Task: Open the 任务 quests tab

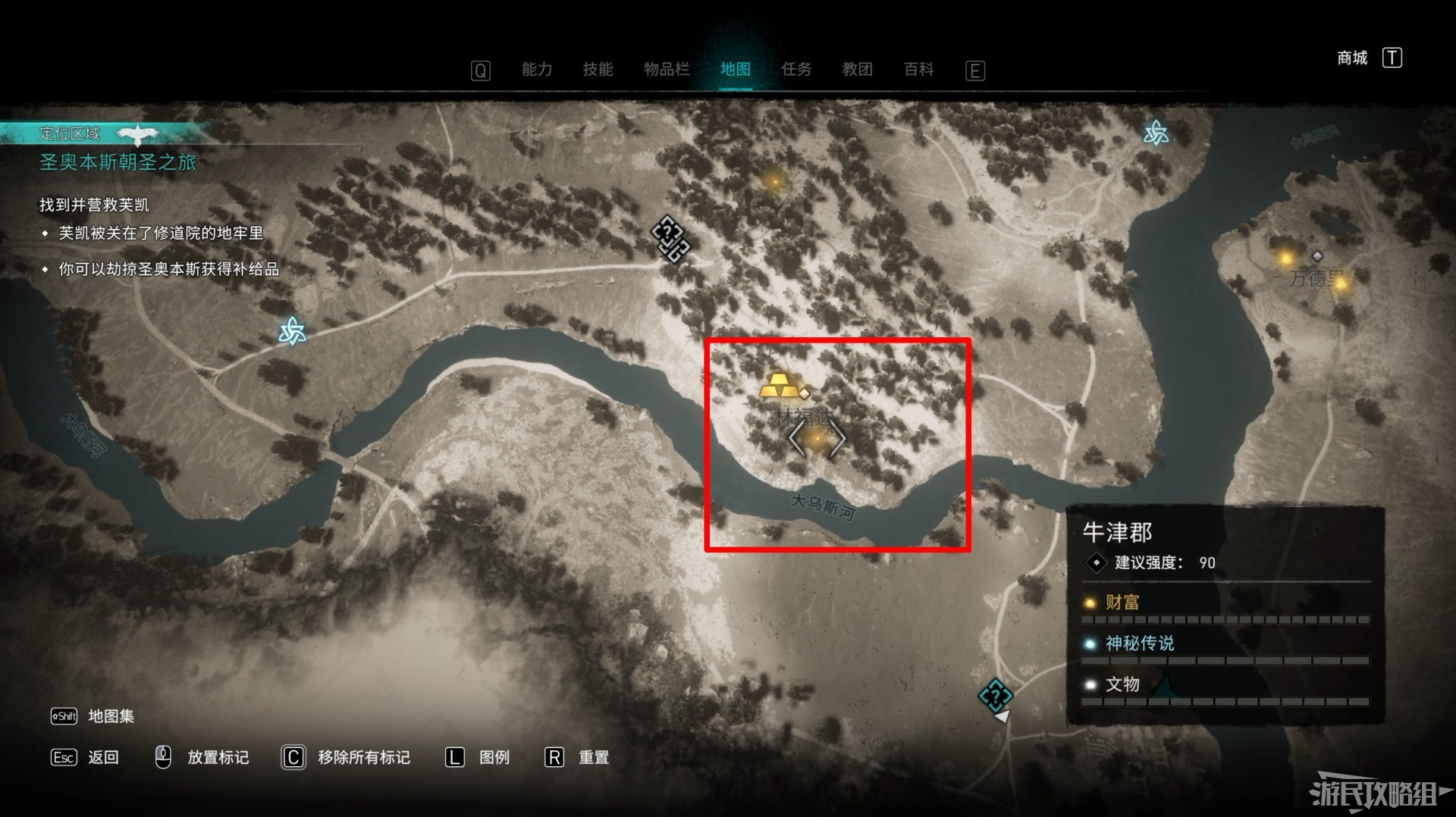Action: pyautogui.click(x=796, y=70)
